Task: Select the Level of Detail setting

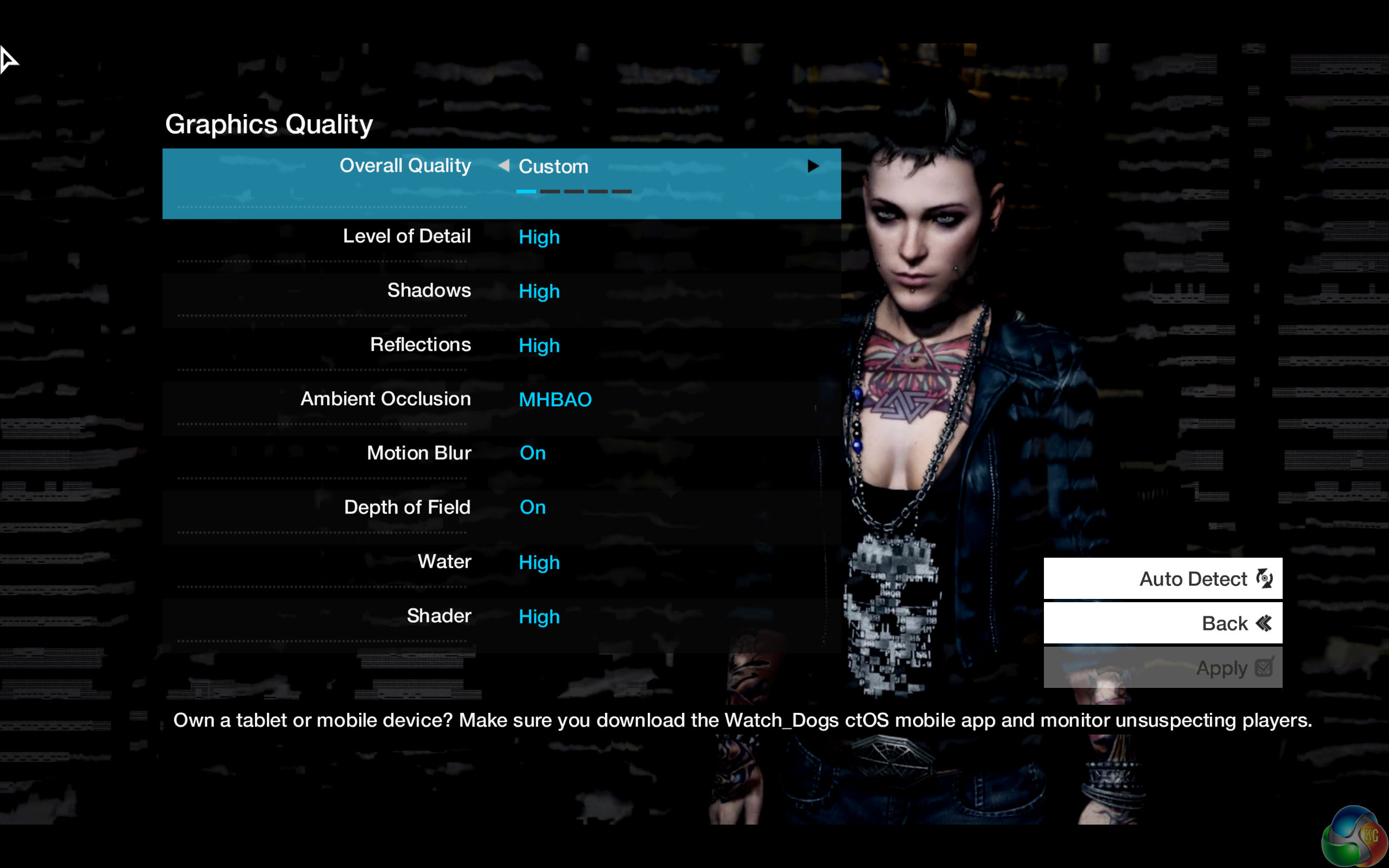Action: (501, 237)
